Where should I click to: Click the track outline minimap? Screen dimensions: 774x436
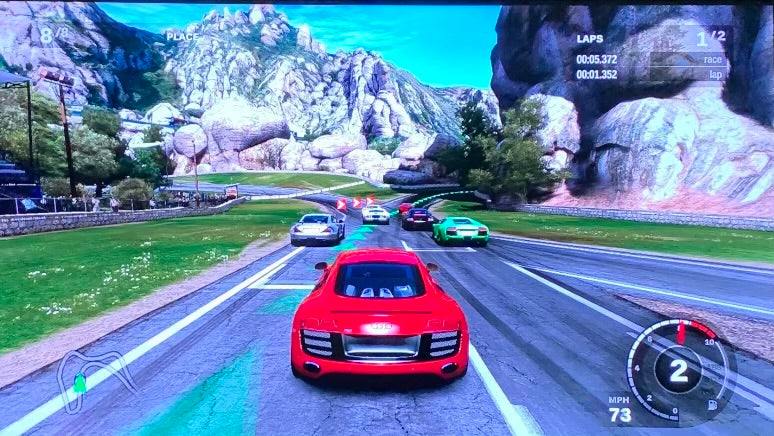click(x=94, y=374)
